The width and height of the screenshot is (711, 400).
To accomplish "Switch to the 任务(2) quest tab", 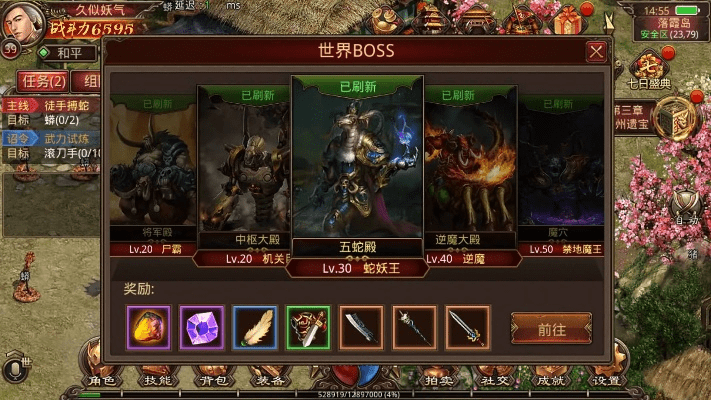I will (45, 81).
